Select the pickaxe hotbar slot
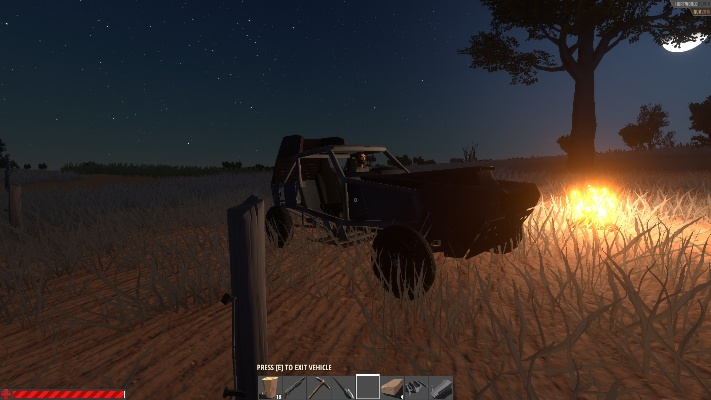 319,387
